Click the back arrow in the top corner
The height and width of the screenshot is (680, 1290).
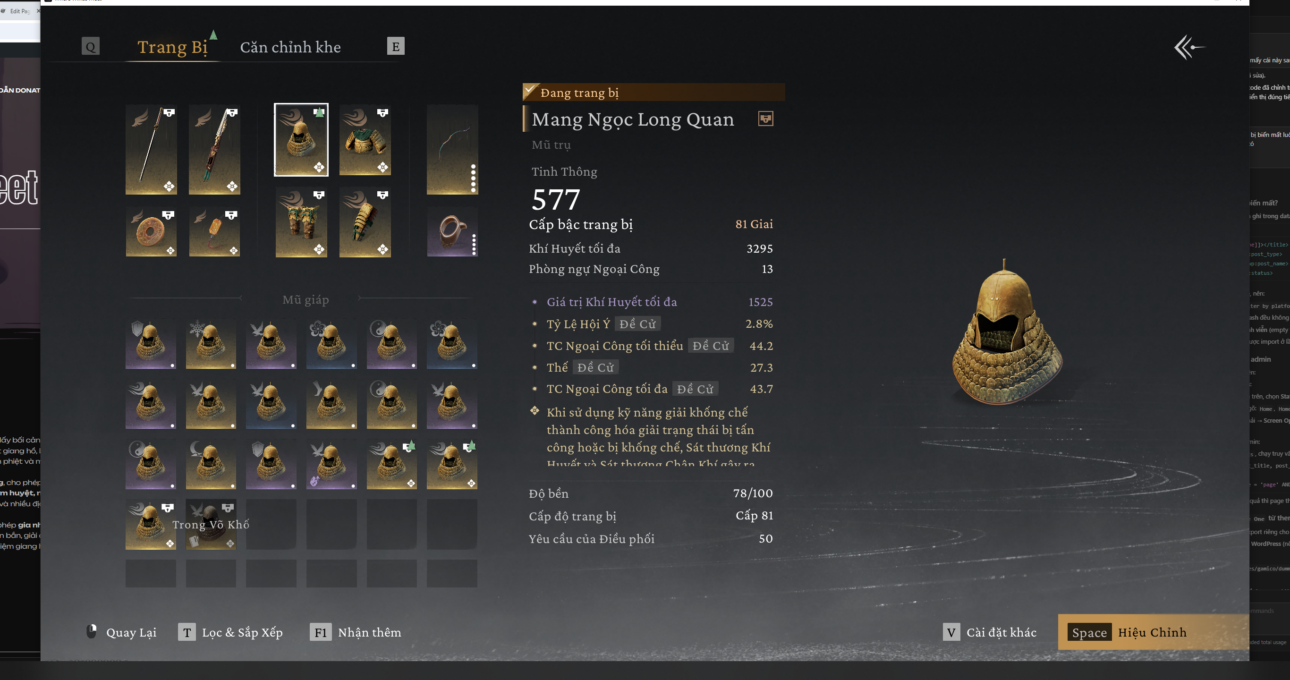click(1188, 47)
